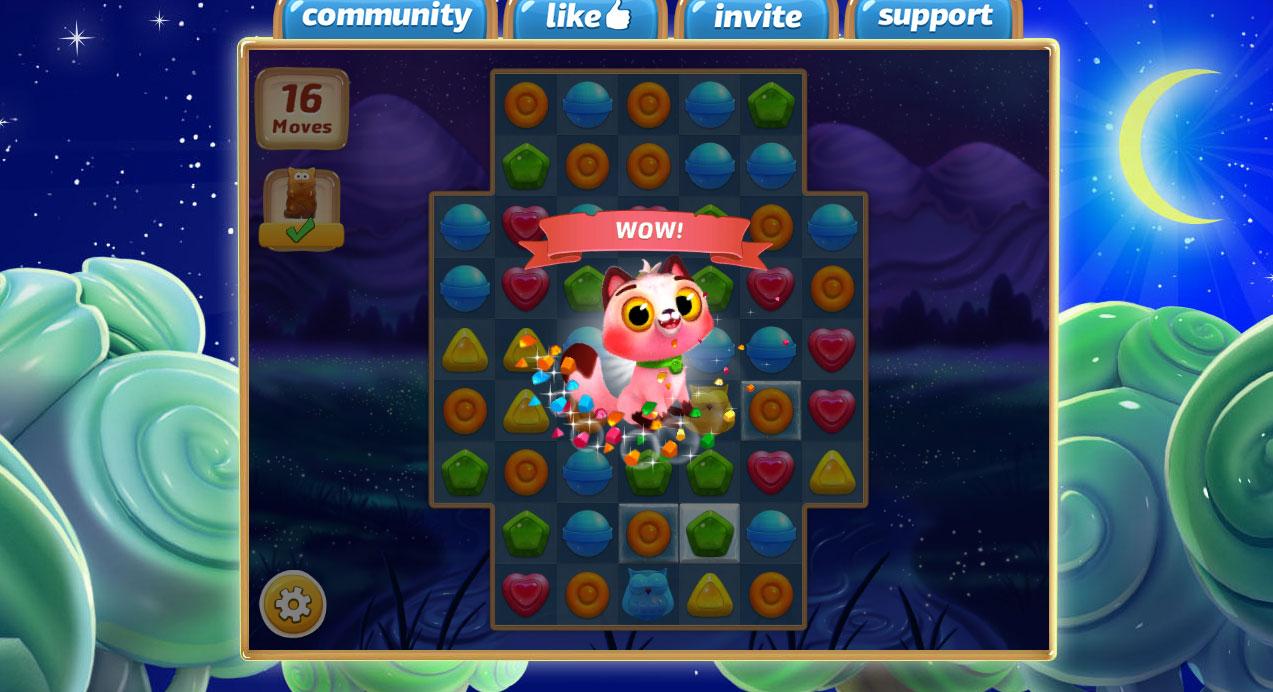
Task: Open settings with the gear button
Action: tap(292, 604)
